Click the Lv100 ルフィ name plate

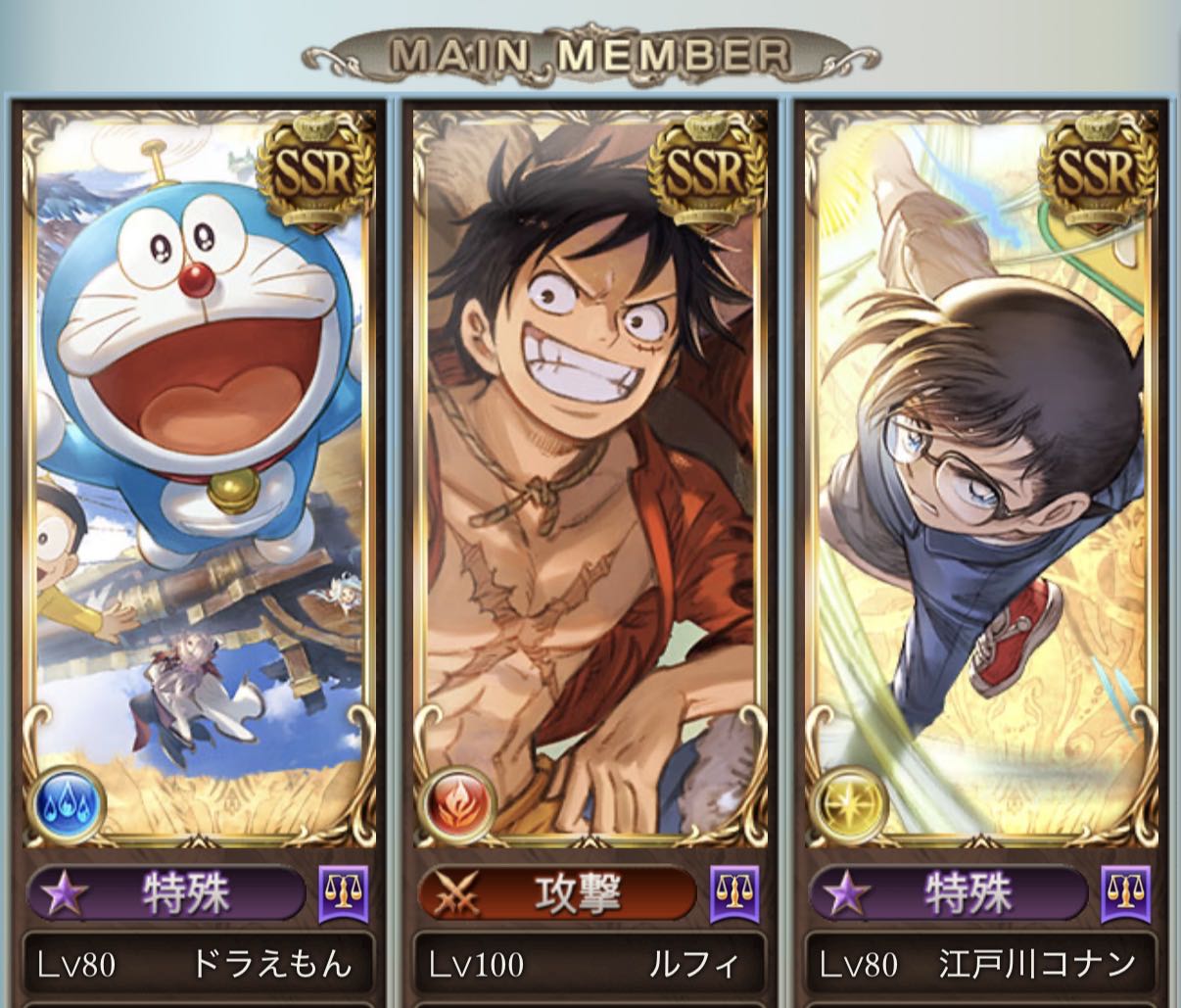(x=590, y=965)
